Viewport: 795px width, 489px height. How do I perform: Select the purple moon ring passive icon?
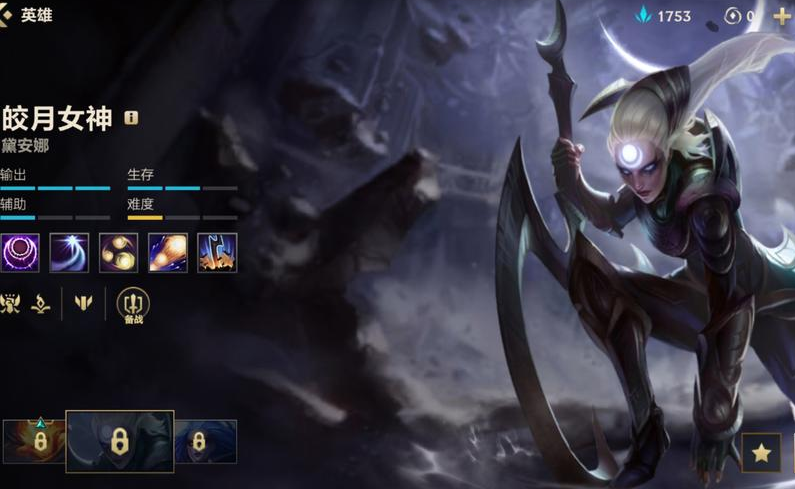pyautogui.click(x=20, y=252)
